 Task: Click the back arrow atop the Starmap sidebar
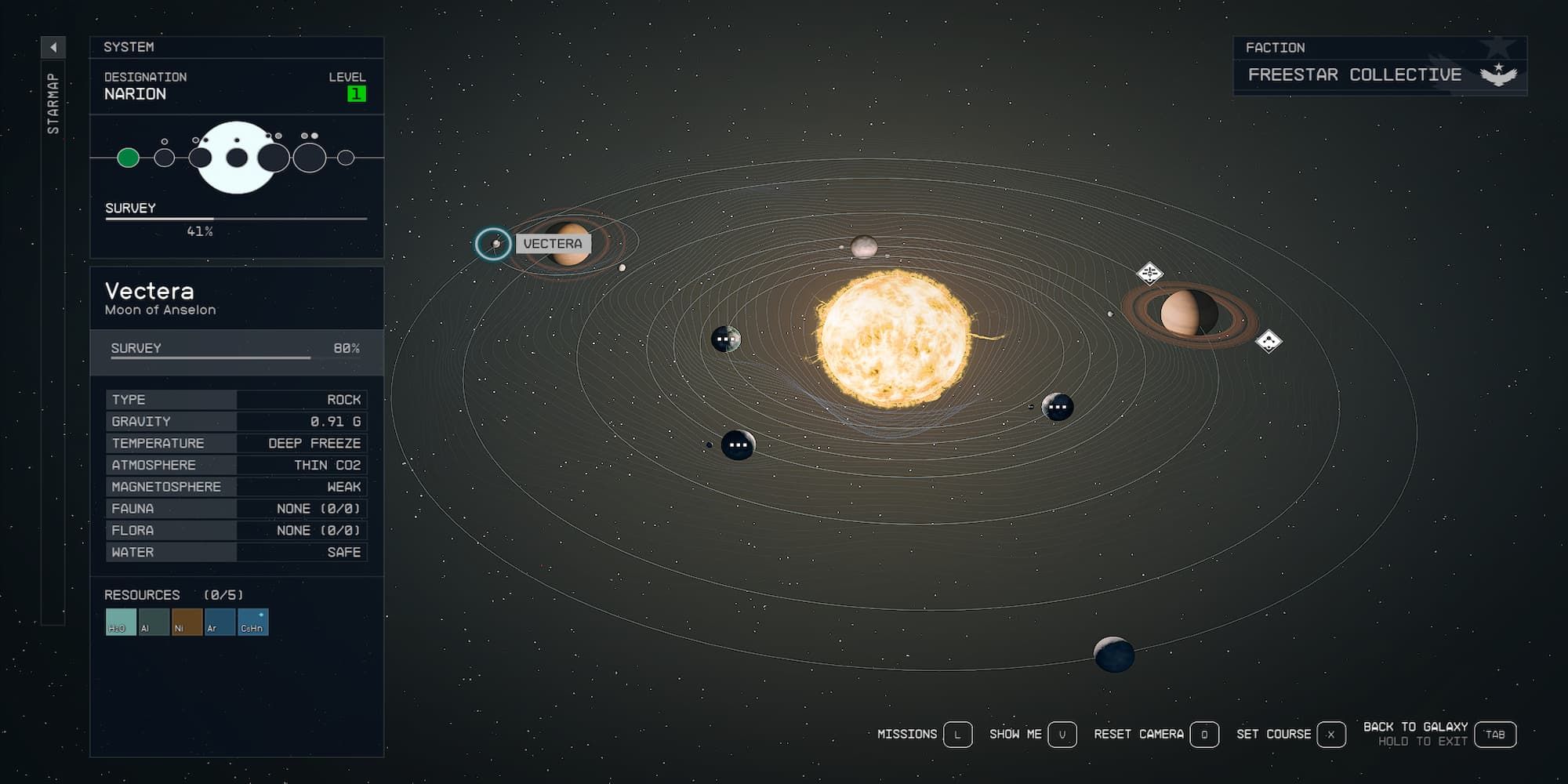click(52, 46)
